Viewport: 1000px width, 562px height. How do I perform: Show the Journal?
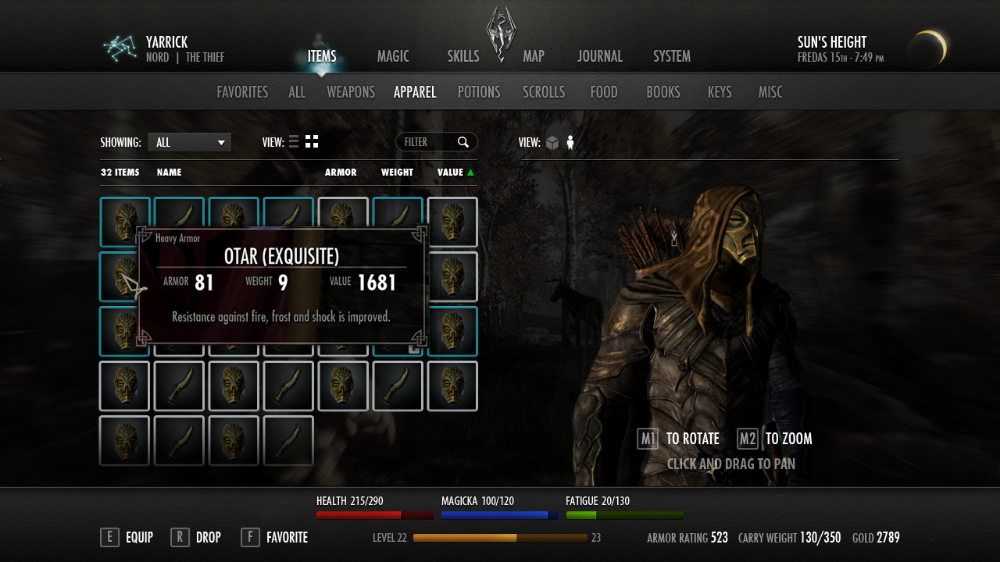pyautogui.click(x=599, y=57)
